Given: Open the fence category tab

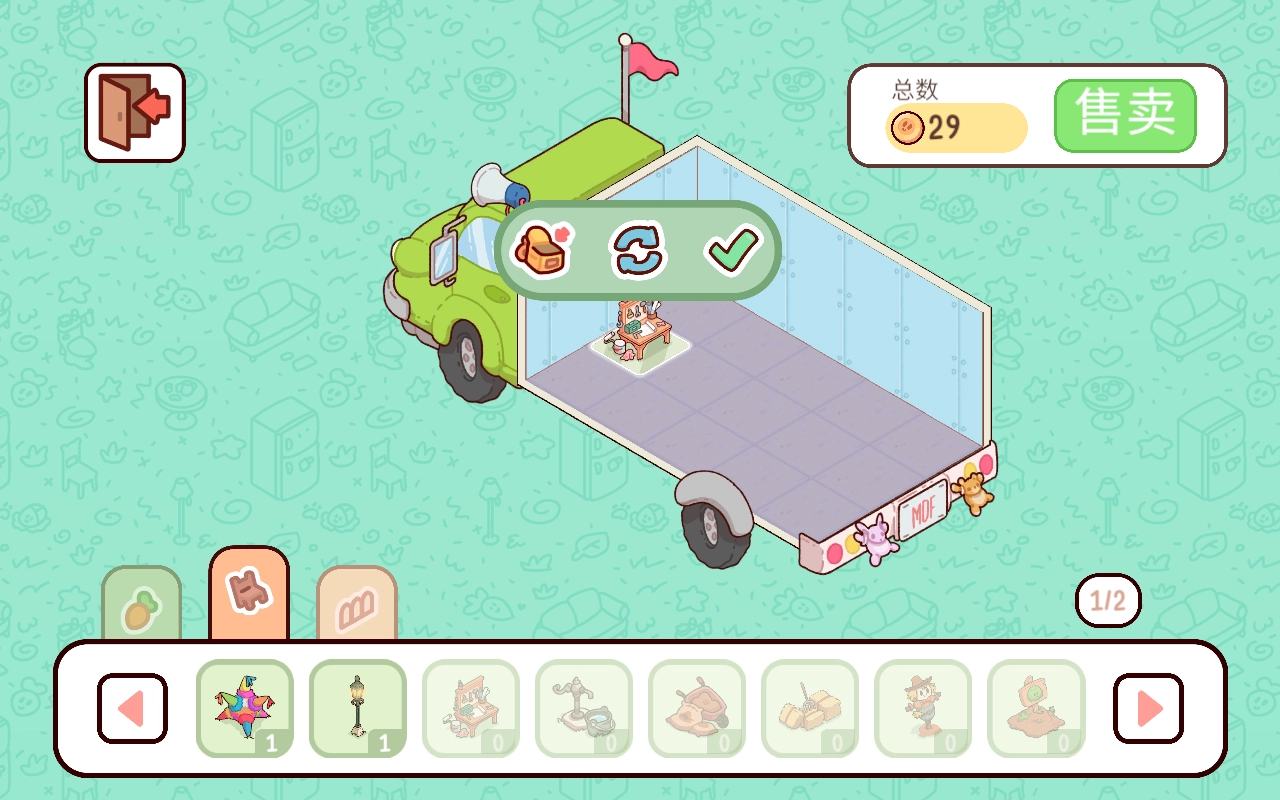Looking at the screenshot, I should click(357, 605).
